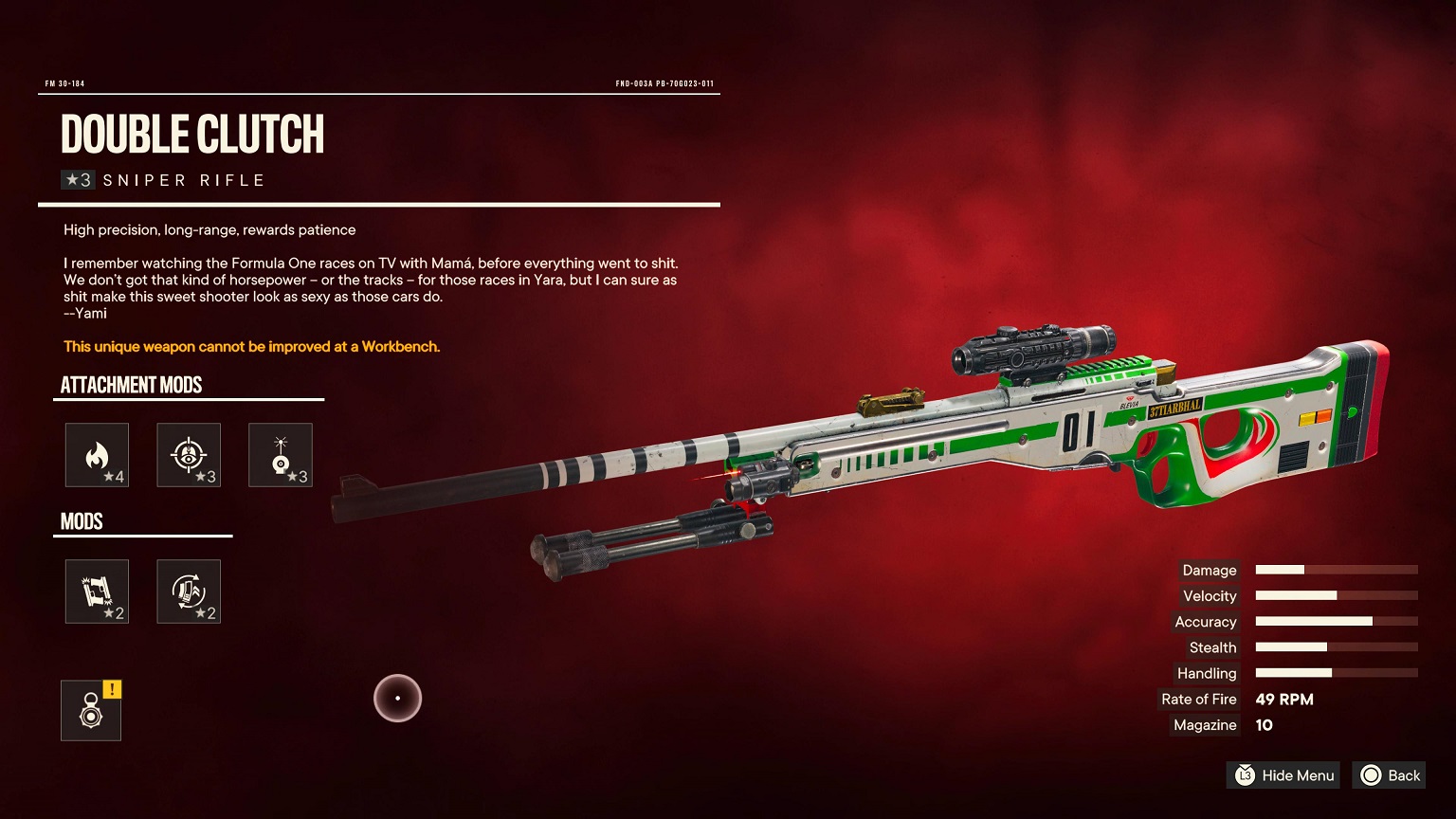Choose the third attachment mod with the target icon
Image resolution: width=1456 pixels, height=819 pixels.
(x=281, y=455)
